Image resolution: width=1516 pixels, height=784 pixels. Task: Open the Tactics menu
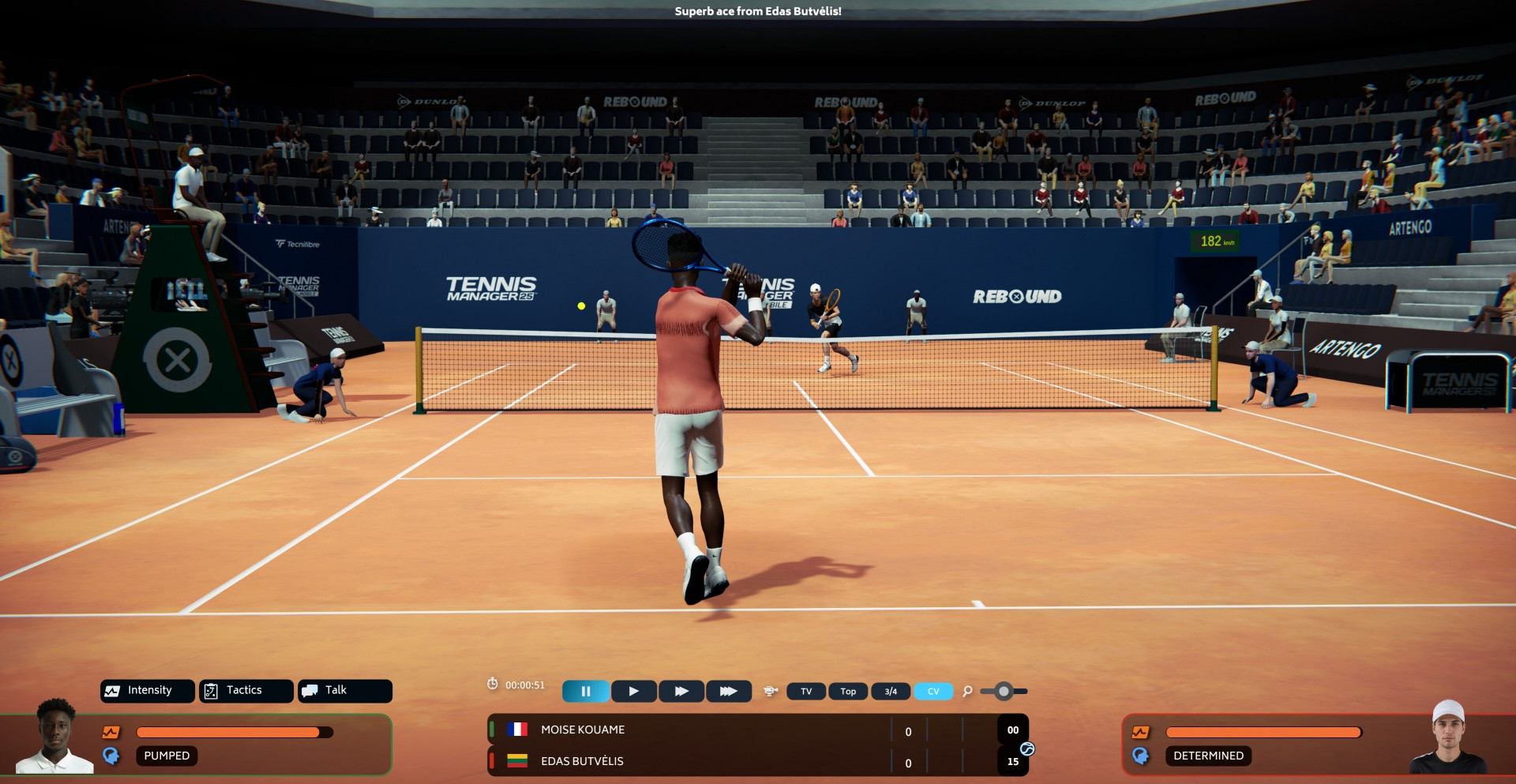pyautogui.click(x=246, y=691)
